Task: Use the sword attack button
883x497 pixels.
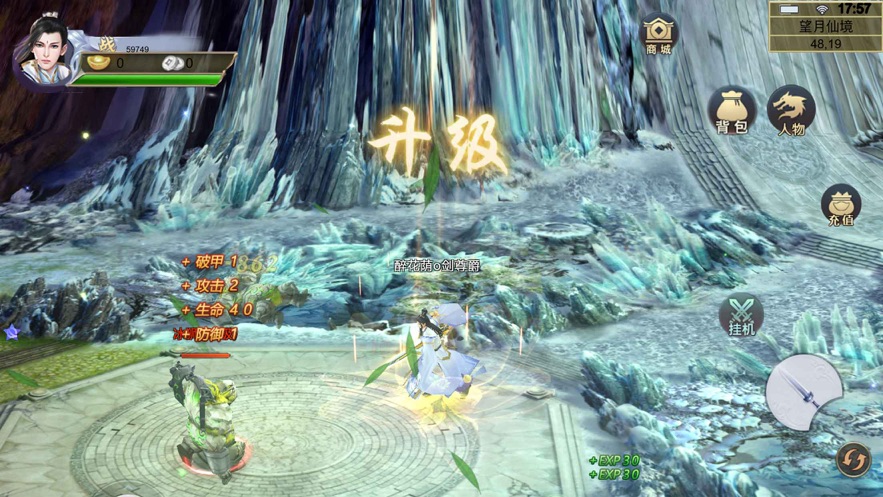Action: pos(804,391)
